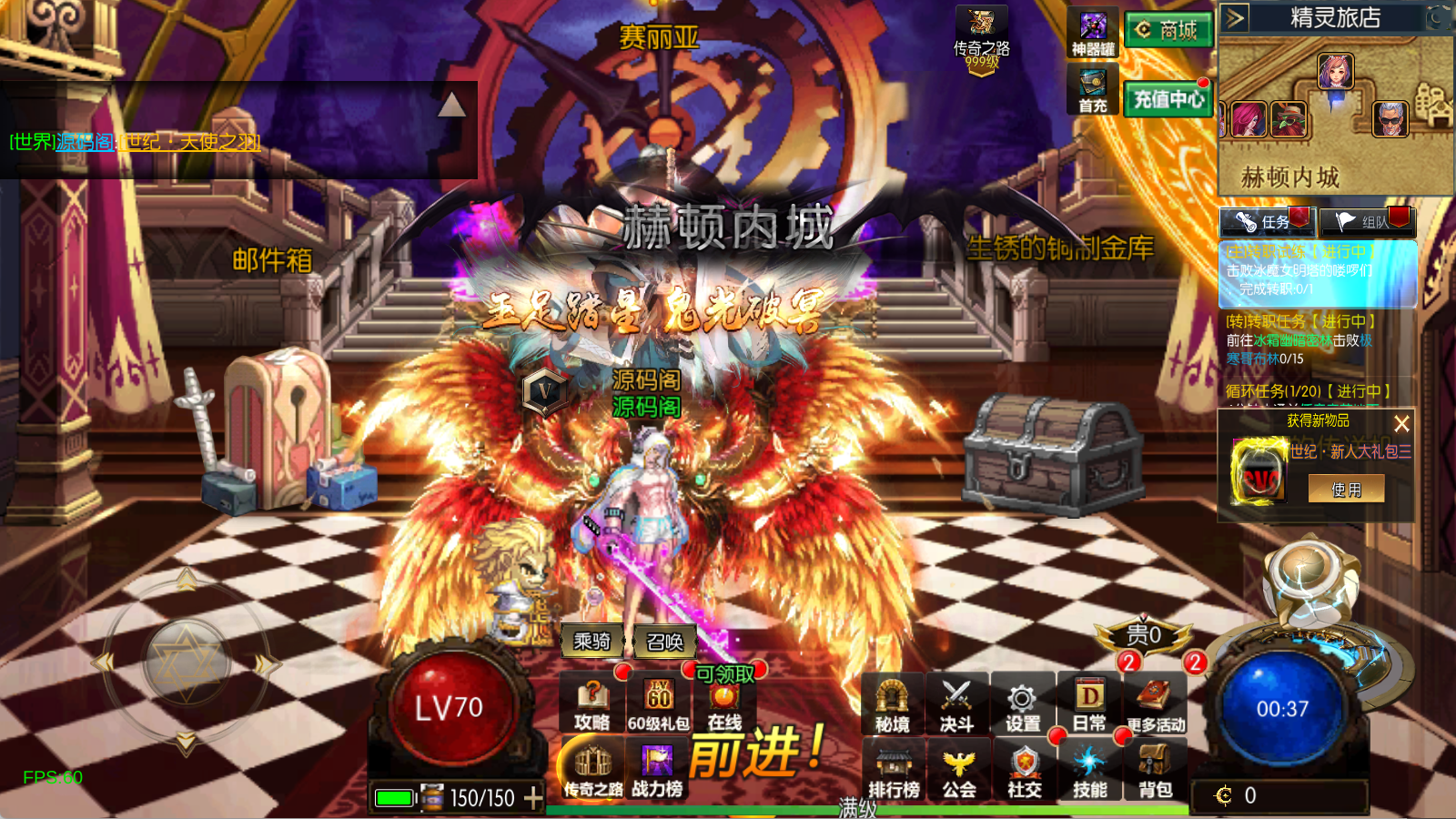1456x819 pixels.
Task: Open the 60级礼包 level gift pack
Action: pos(658,705)
